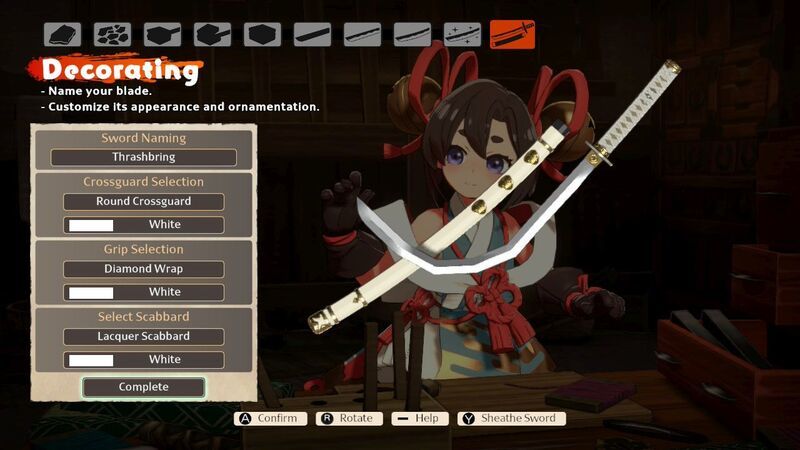This screenshot has width=800, height=450.
Task: Change the Round Crossguard selection
Action: [x=144, y=202]
